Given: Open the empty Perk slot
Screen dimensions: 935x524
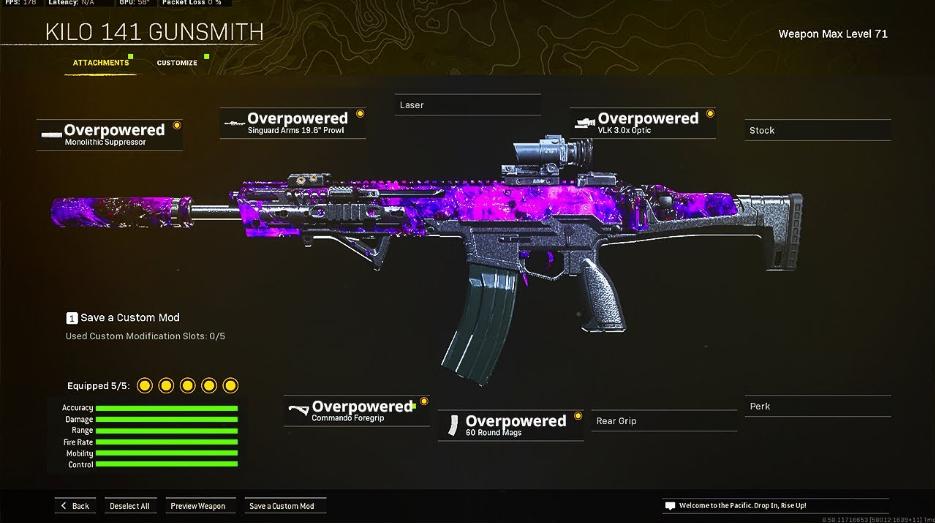Looking at the screenshot, I should 818,406.
